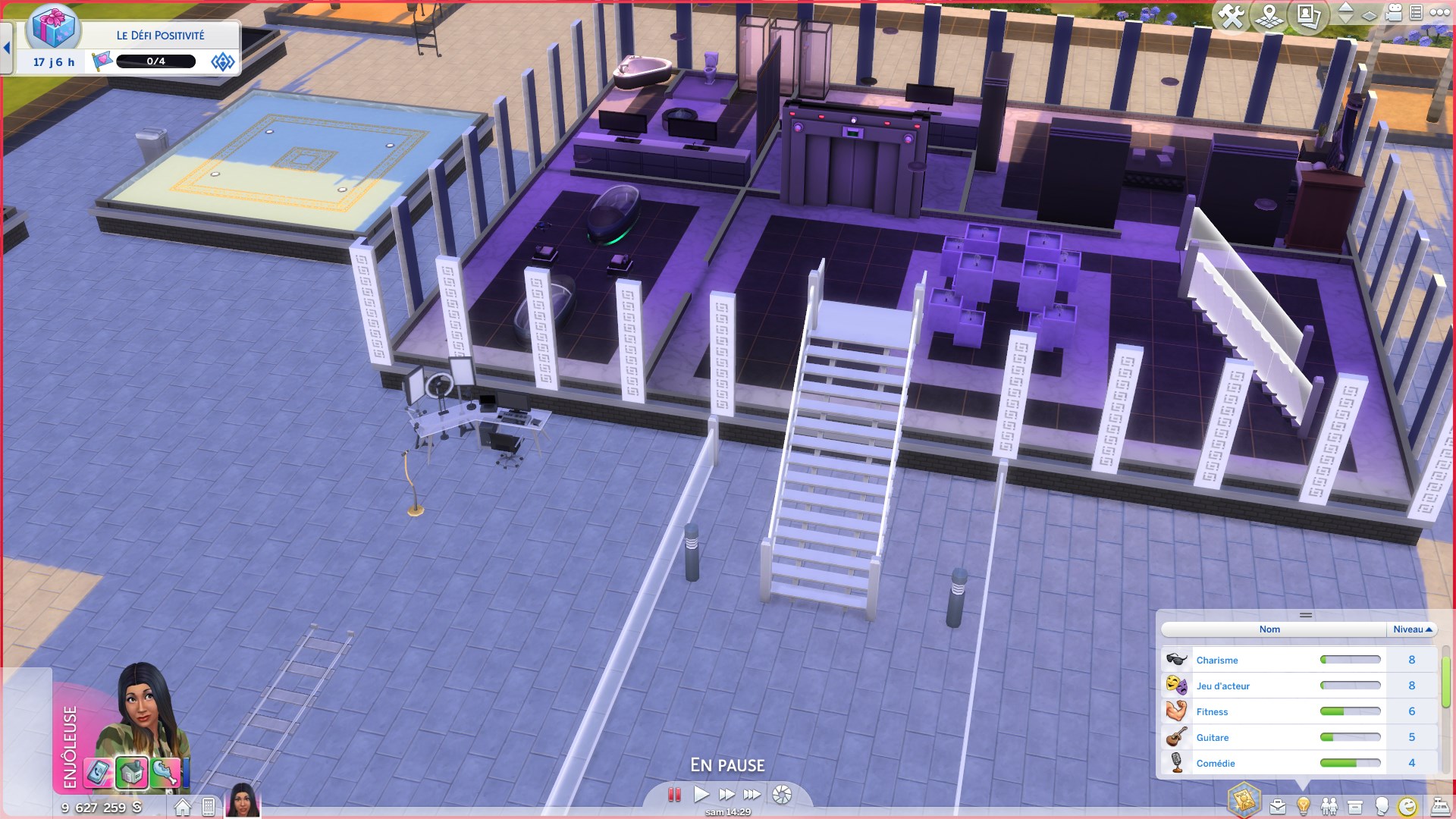Open the notifications list icon

1416,13
